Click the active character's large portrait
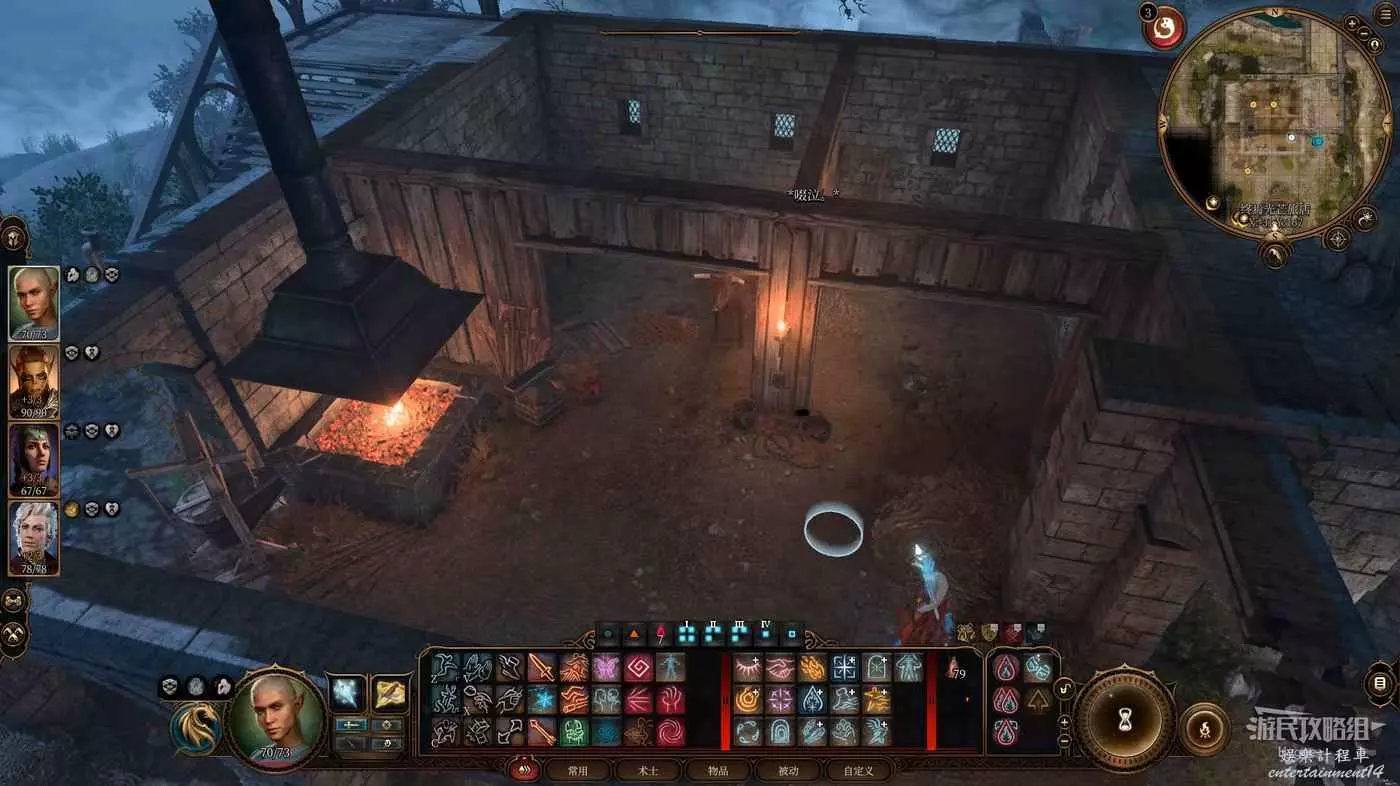The width and height of the screenshot is (1400, 786). click(x=275, y=718)
